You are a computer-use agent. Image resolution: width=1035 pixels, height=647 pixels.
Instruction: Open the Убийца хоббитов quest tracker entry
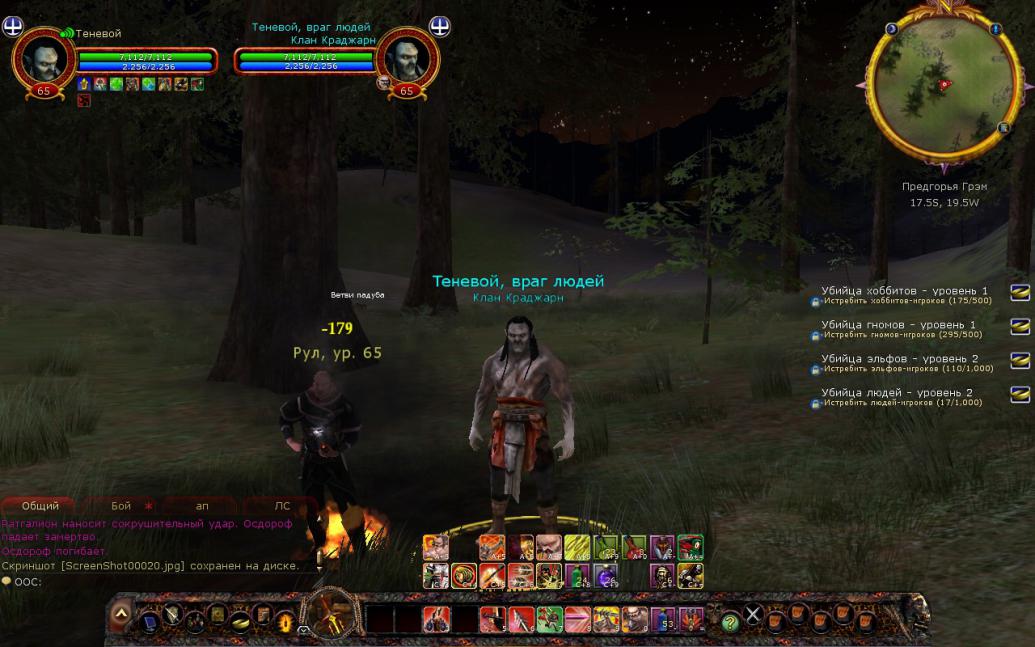(x=903, y=291)
